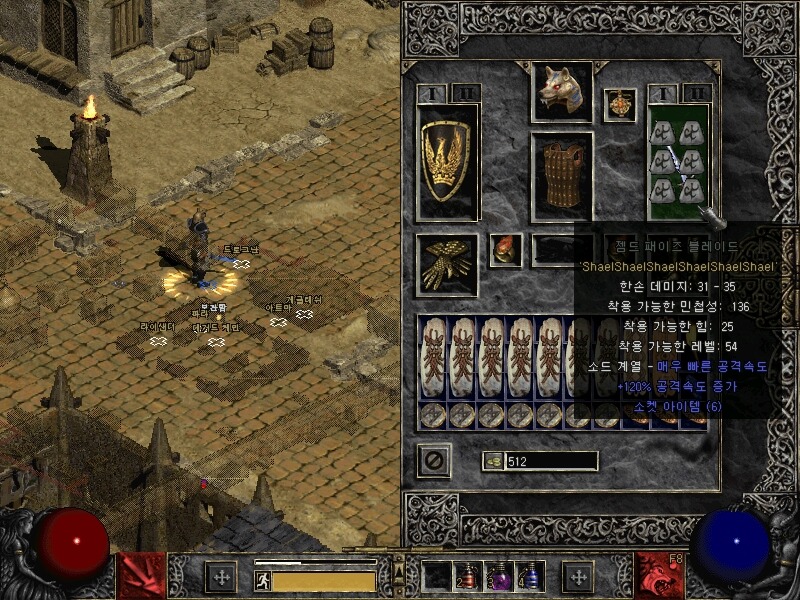Select the phoenix crest shield slot
The width and height of the screenshot is (800, 600).
pyautogui.click(x=447, y=160)
